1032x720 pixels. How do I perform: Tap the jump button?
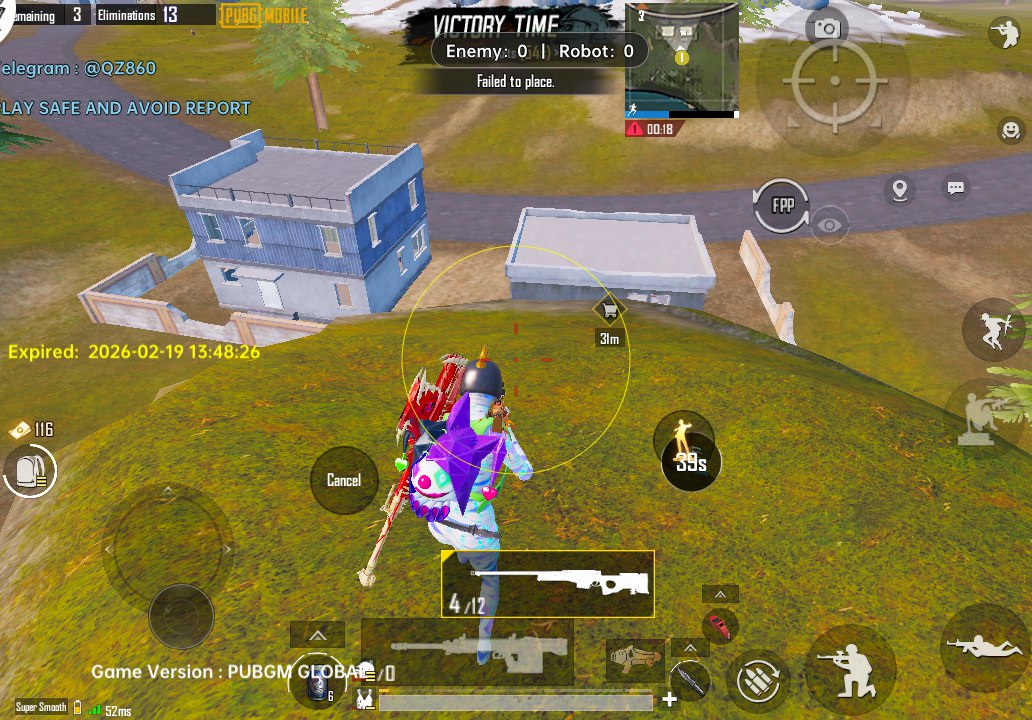(994, 329)
